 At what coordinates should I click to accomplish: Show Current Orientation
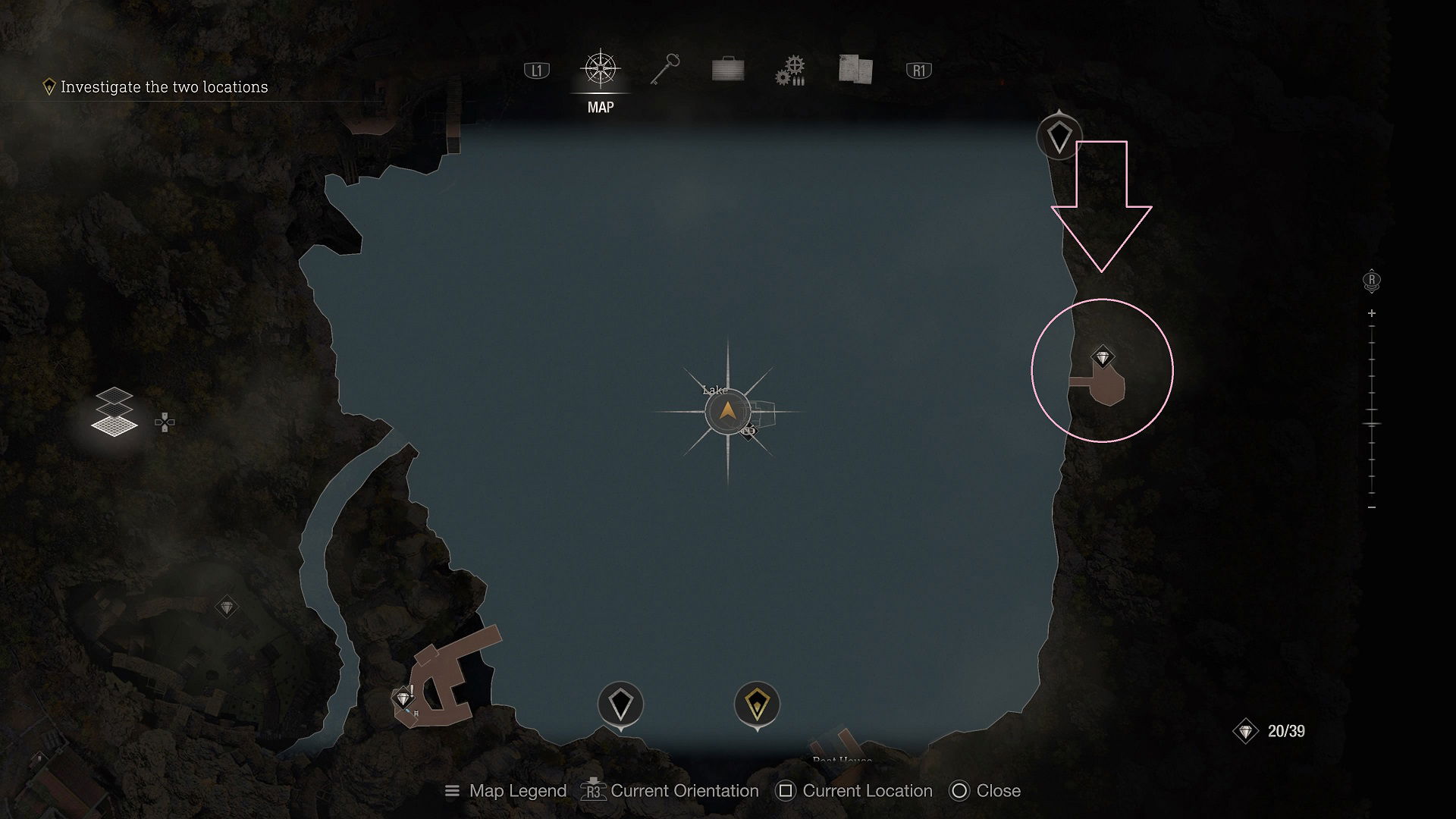tap(670, 791)
